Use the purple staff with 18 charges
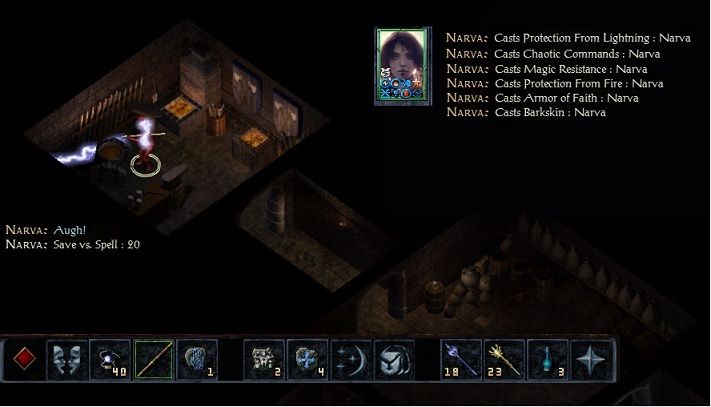The height and width of the screenshot is (407, 711). (x=462, y=360)
